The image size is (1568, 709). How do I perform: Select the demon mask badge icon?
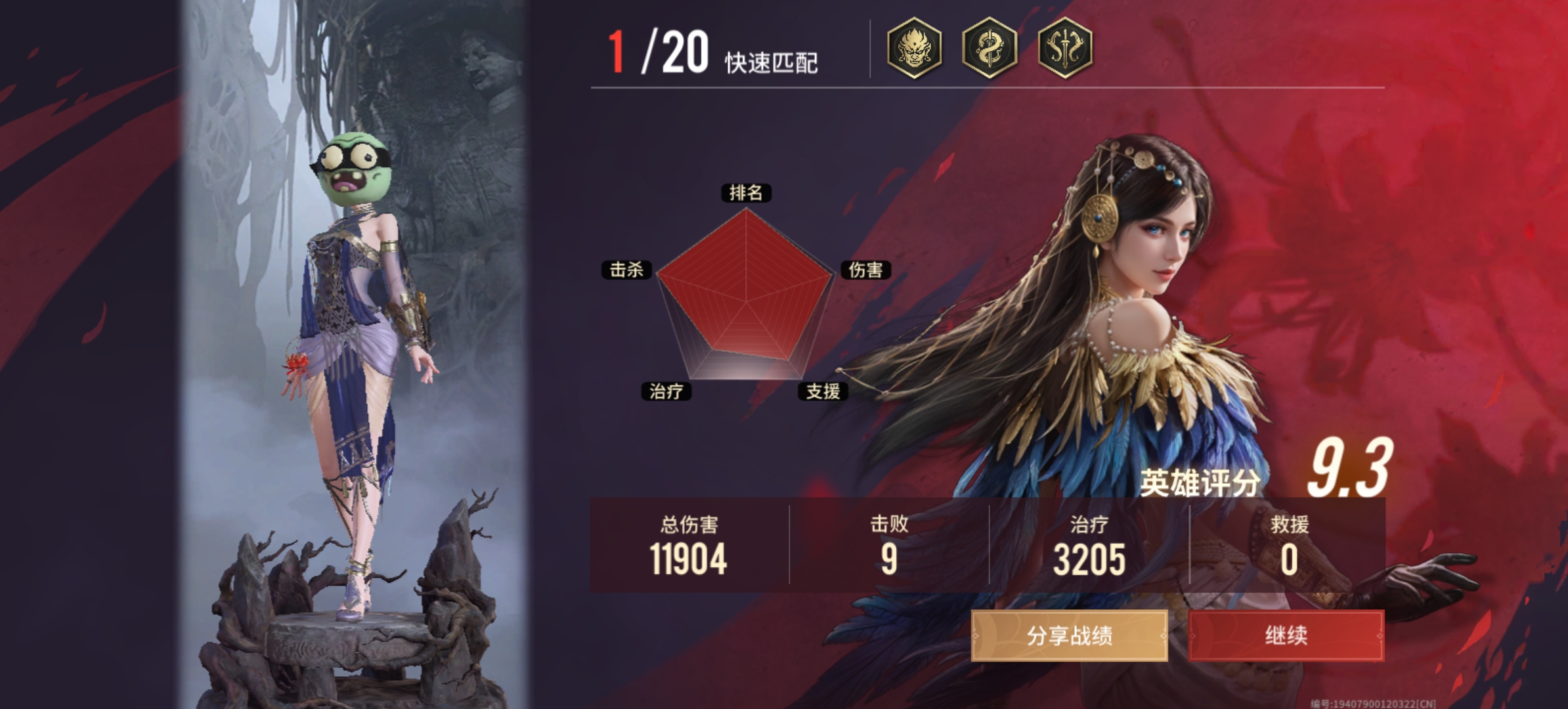914,48
